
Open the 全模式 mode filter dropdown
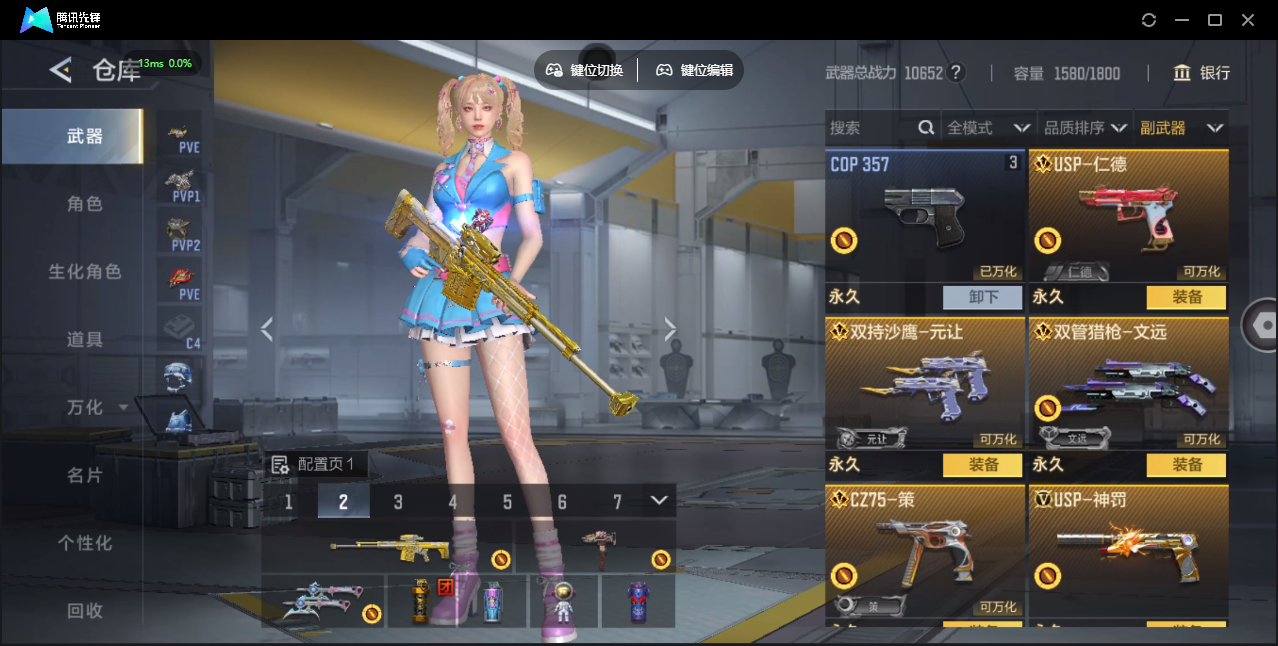pos(988,128)
